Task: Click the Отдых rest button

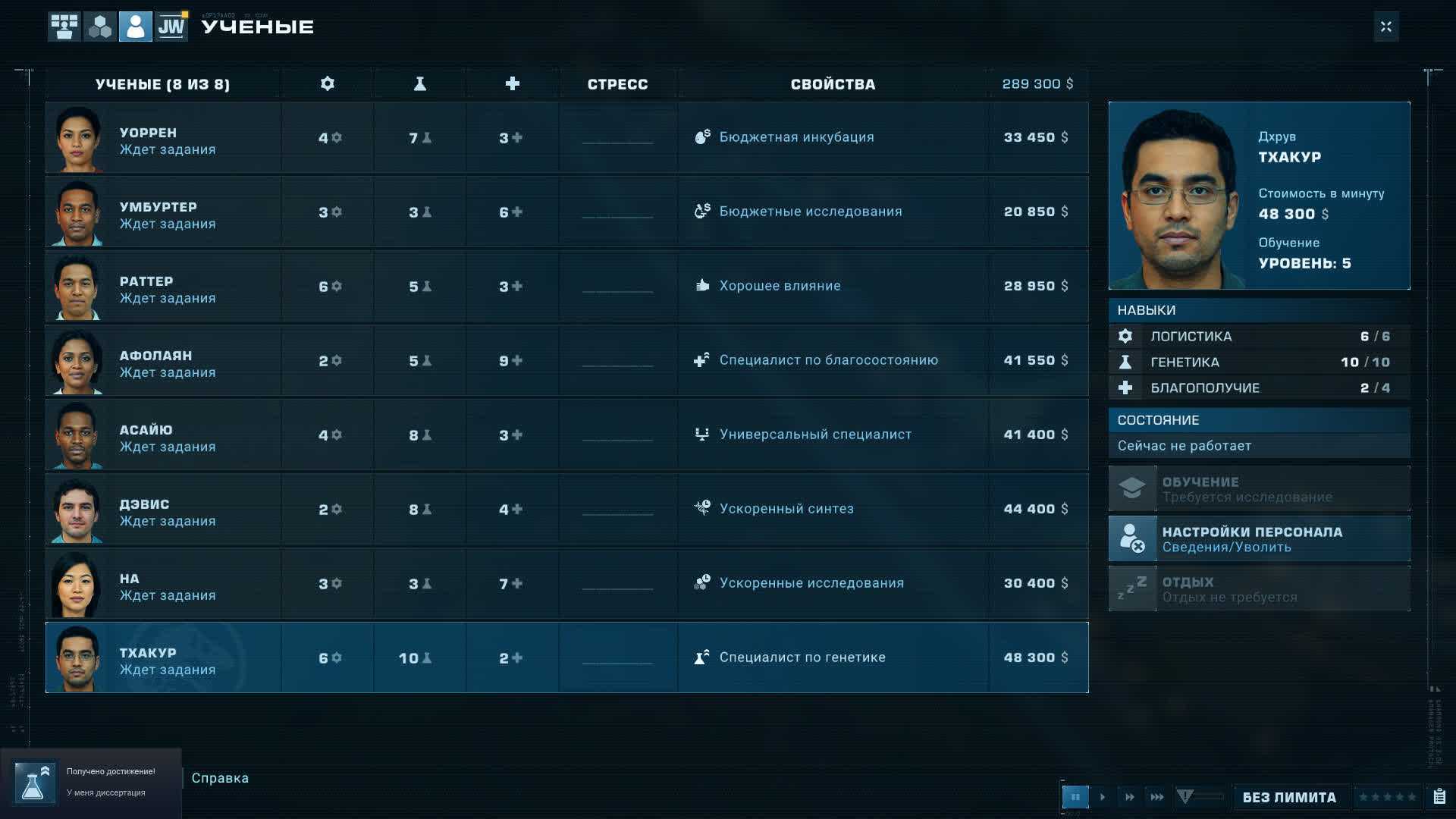Action: click(x=1259, y=589)
